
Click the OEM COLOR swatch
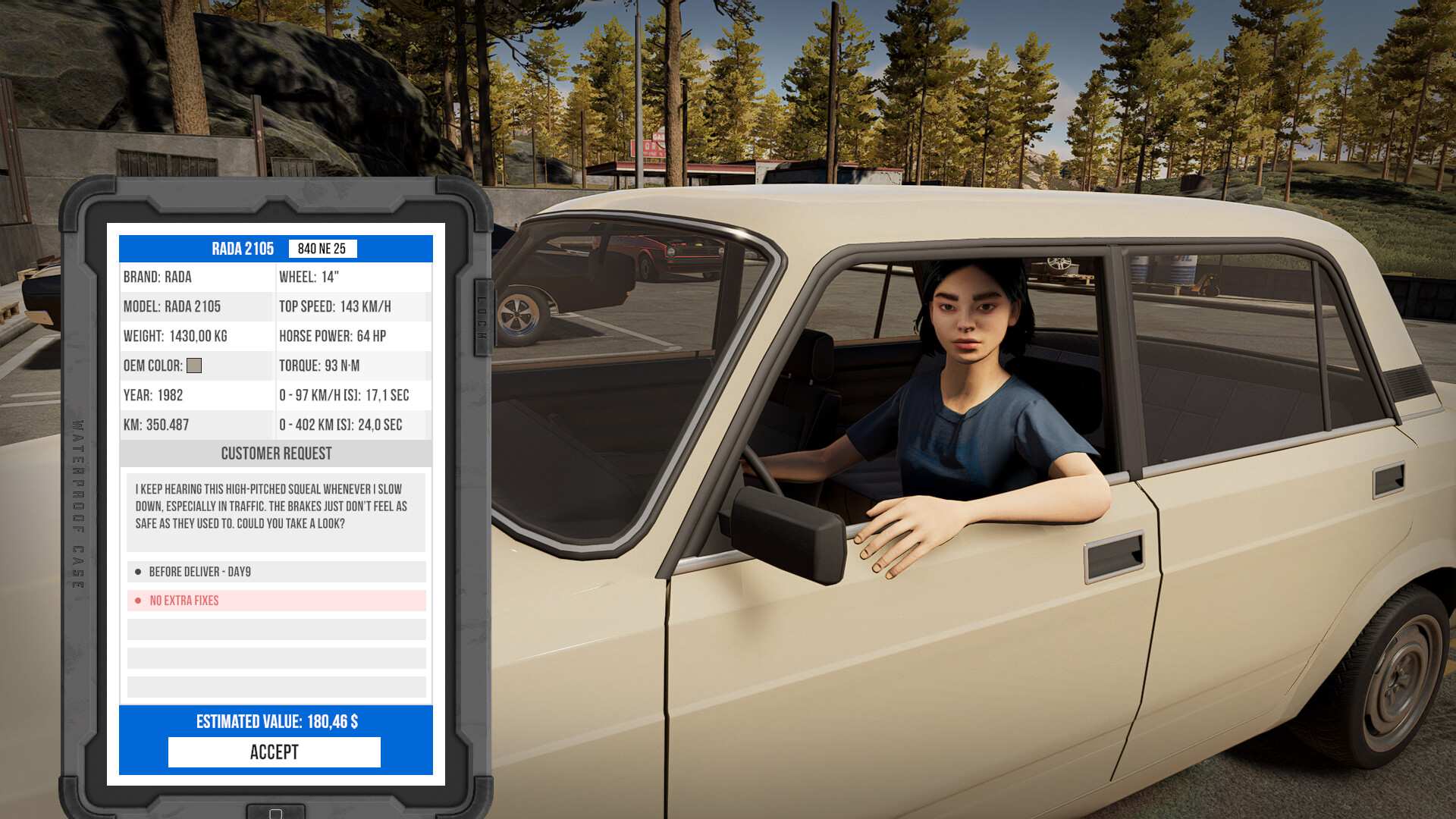[196, 366]
